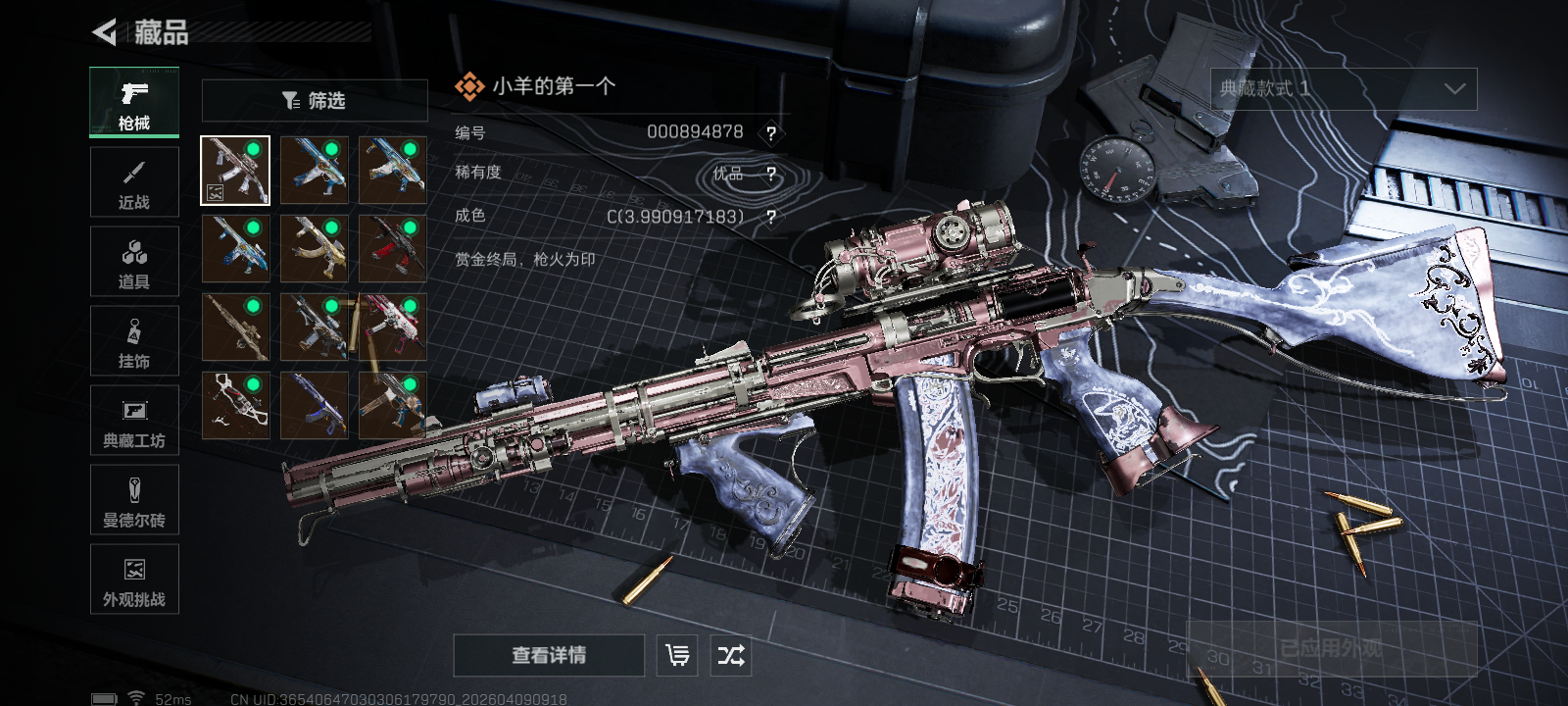Show help for the 稀有度 rarity field
1568x706 pixels.
[771, 175]
